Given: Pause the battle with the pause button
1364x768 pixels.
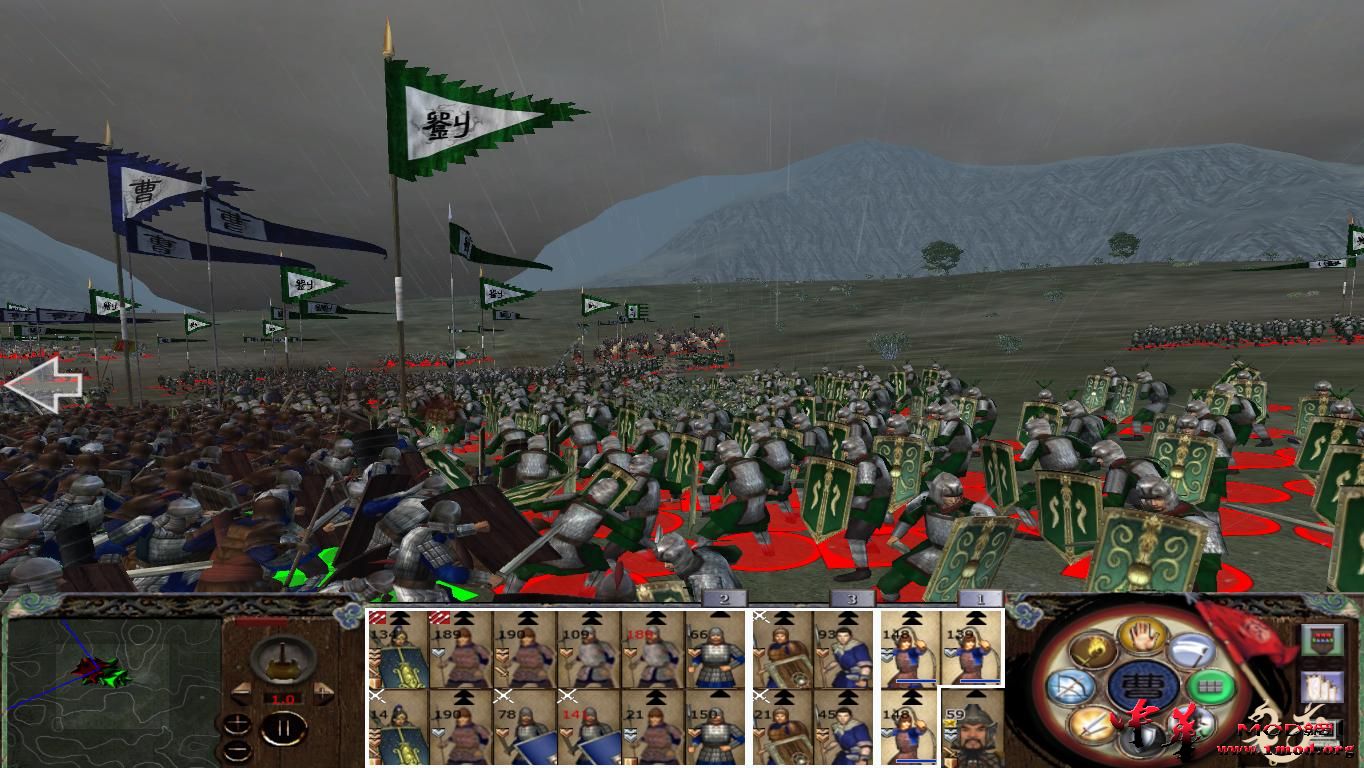Looking at the screenshot, I should tap(285, 728).
